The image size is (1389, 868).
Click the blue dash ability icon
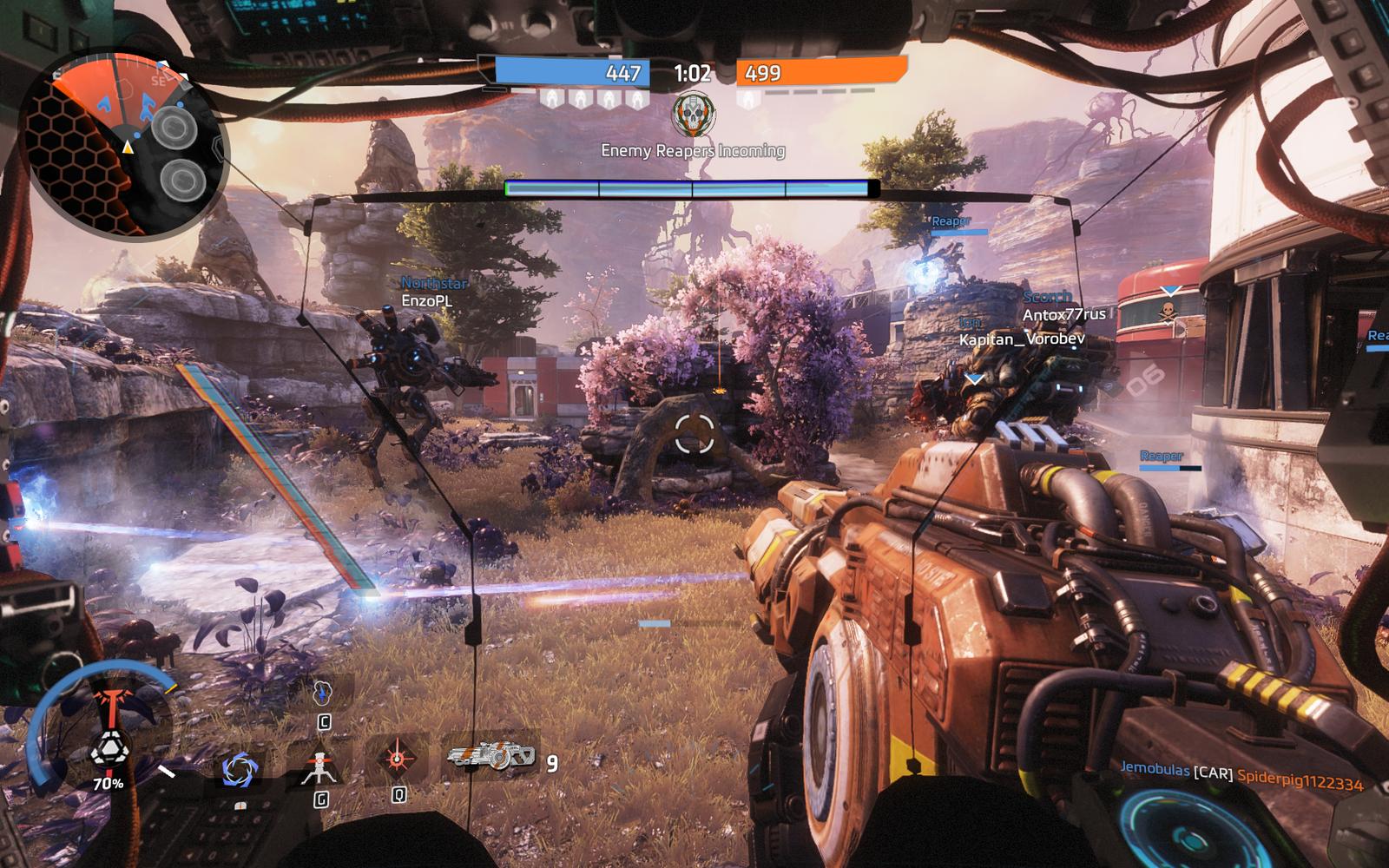322,693
